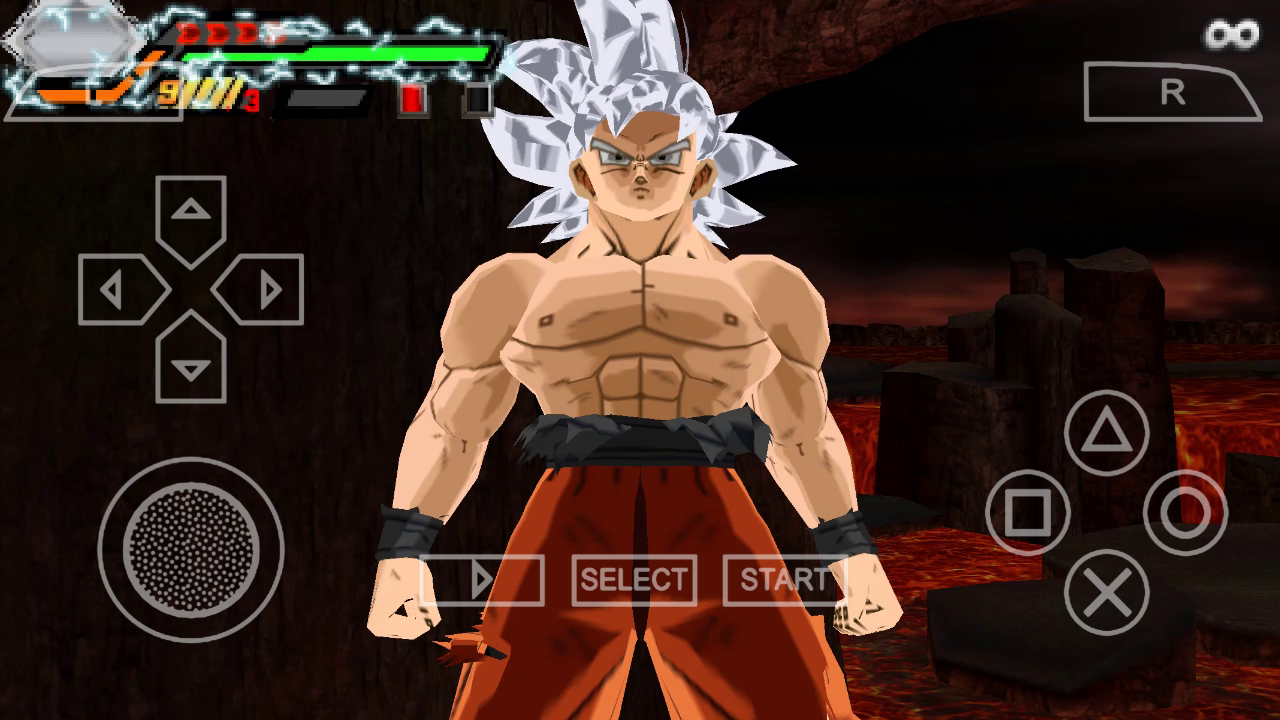The width and height of the screenshot is (1280, 720).
Task: Hit the START button
Action: click(784, 580)
